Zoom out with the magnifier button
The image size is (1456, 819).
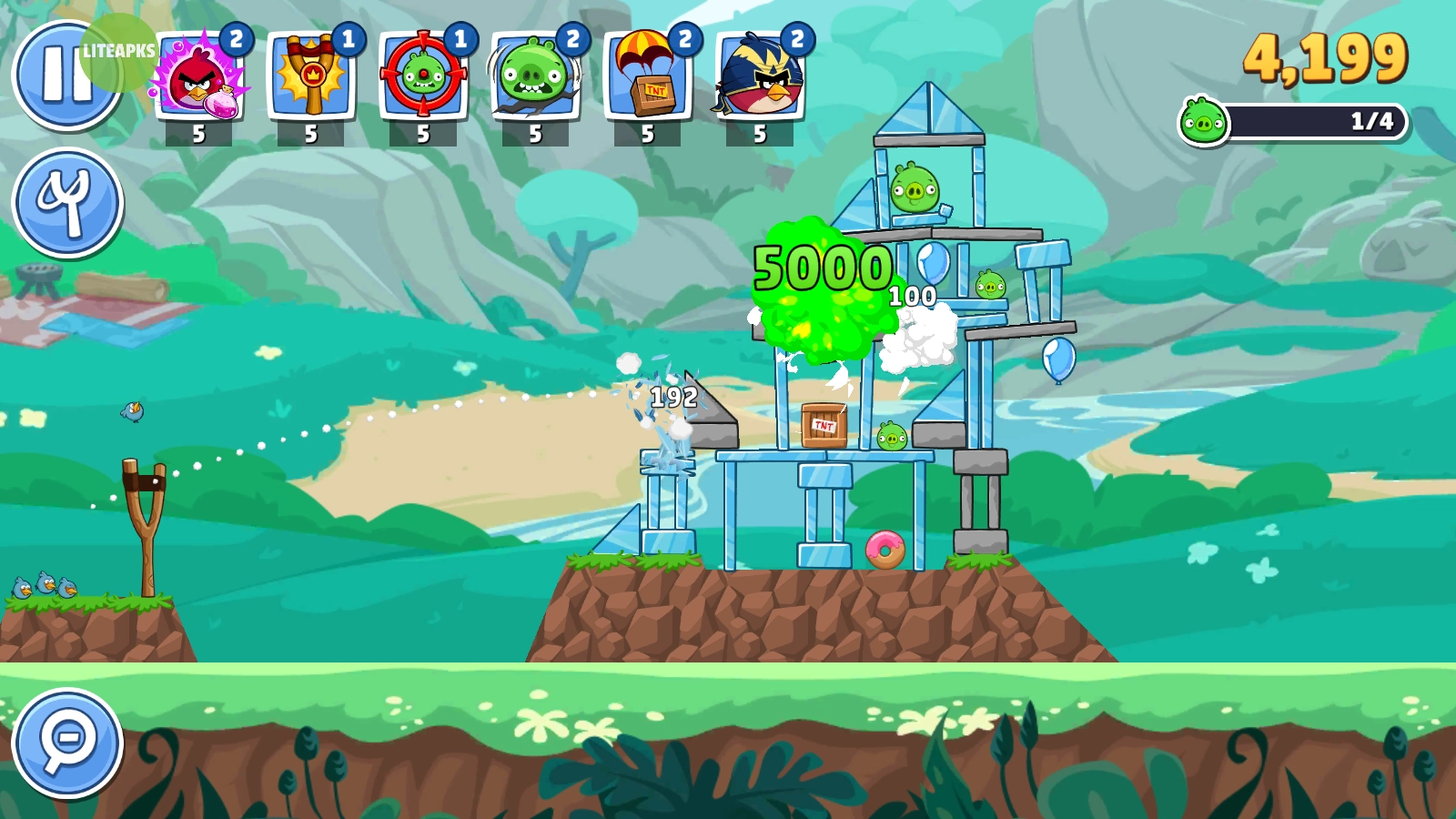tap(67, 743)
